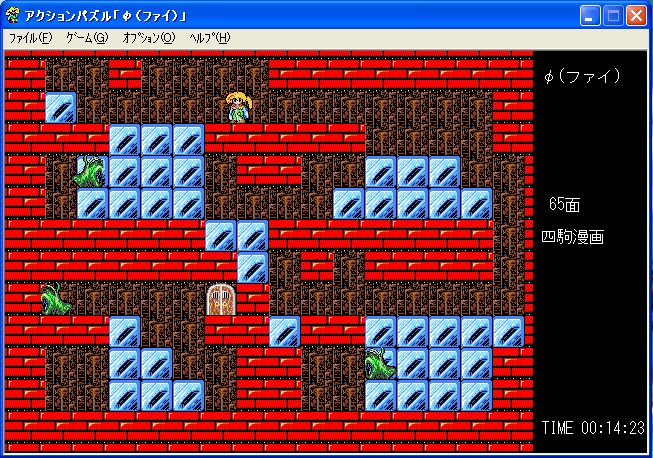
Task: Open the ファイル(F) menu
Action: (x=30, y=38)
